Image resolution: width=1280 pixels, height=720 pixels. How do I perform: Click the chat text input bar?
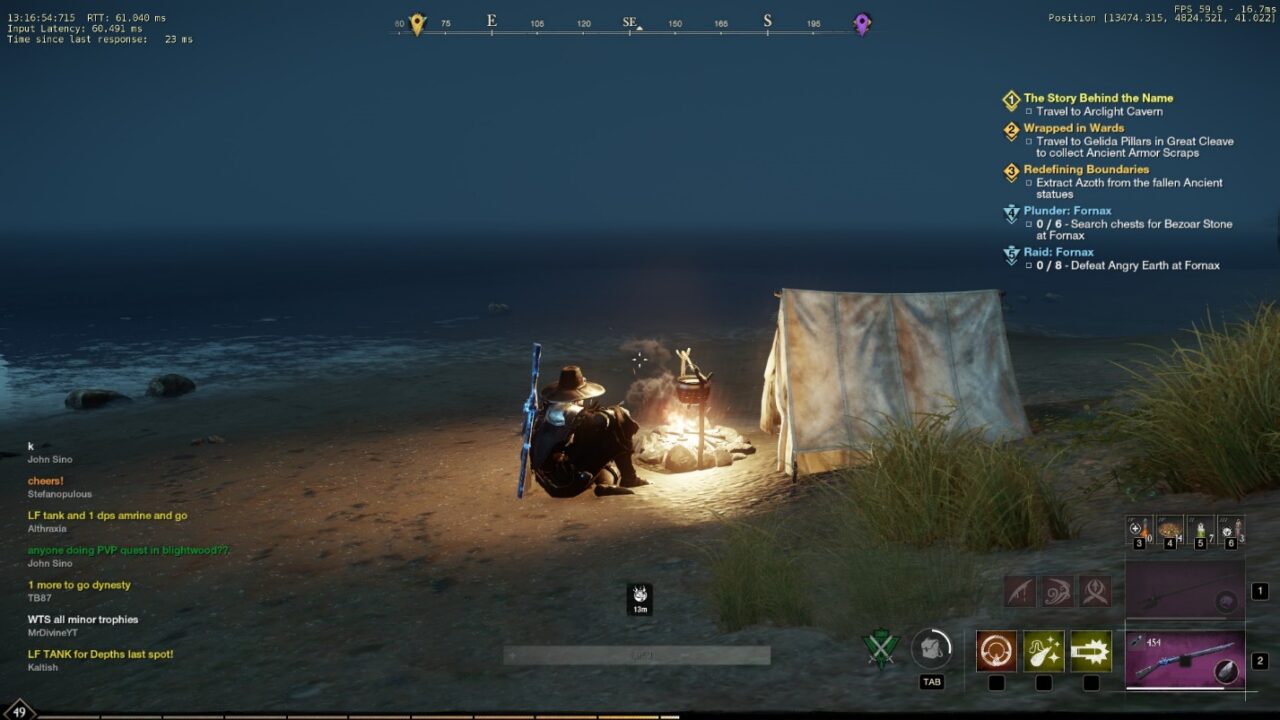click(x=637, y=656)
